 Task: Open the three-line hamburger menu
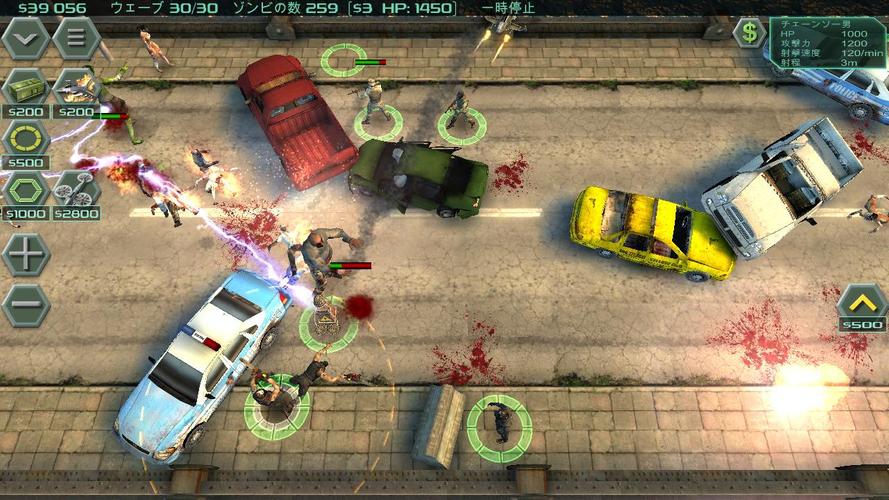coord(76,38)
